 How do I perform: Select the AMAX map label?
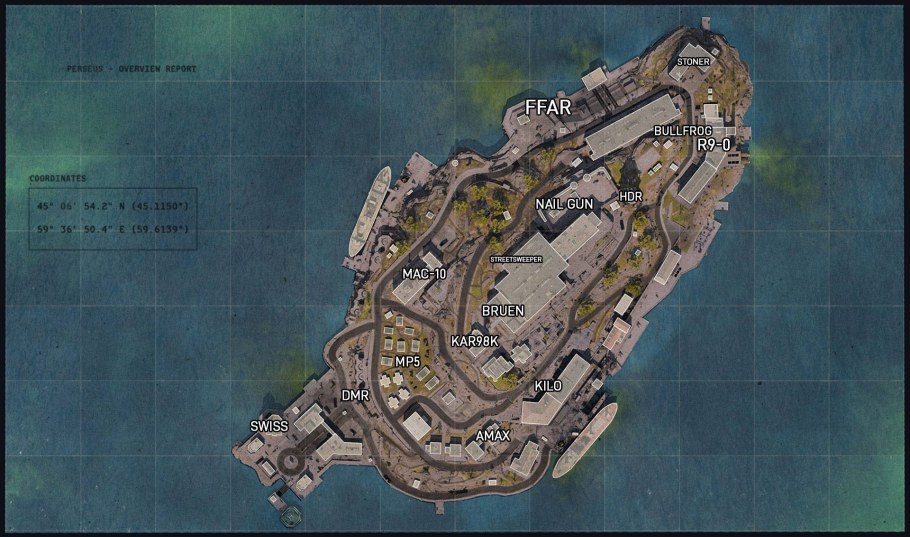pyautogui.click(x=493, y=436)
